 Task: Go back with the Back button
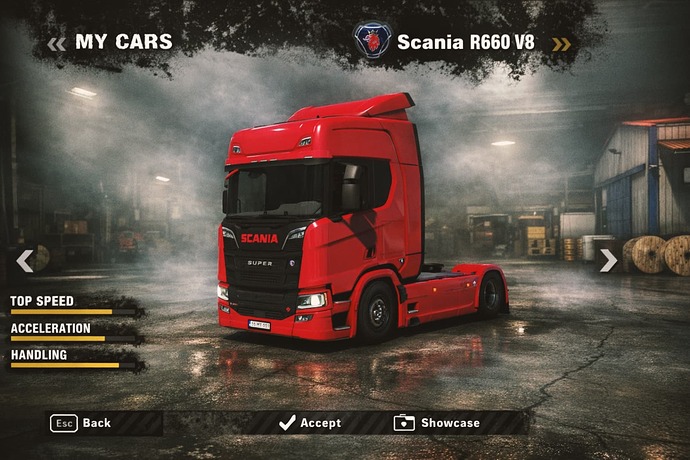tap(81, 423)
